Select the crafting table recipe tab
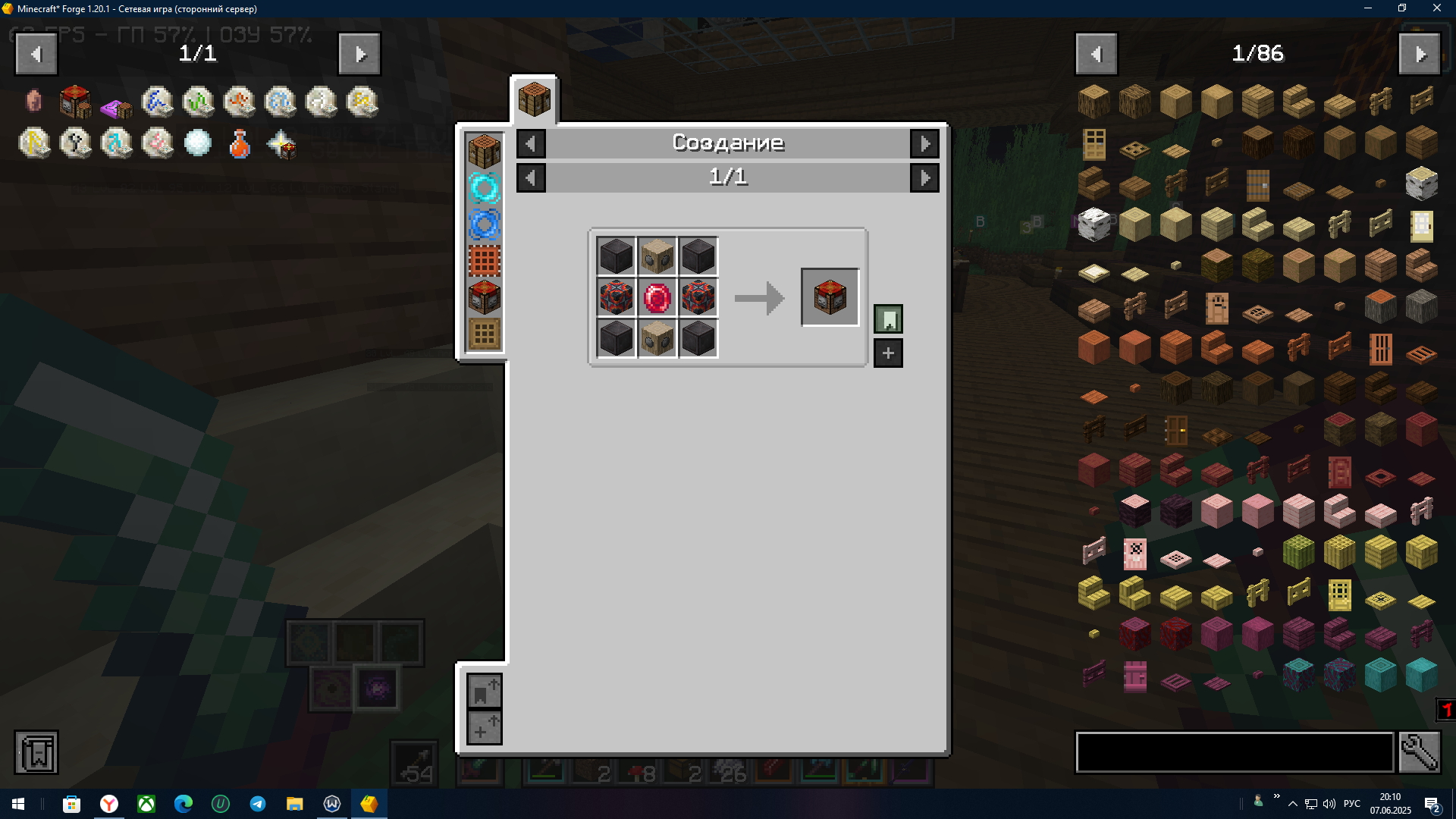This screenshot has height=819, width=1456. pos(534,100)
